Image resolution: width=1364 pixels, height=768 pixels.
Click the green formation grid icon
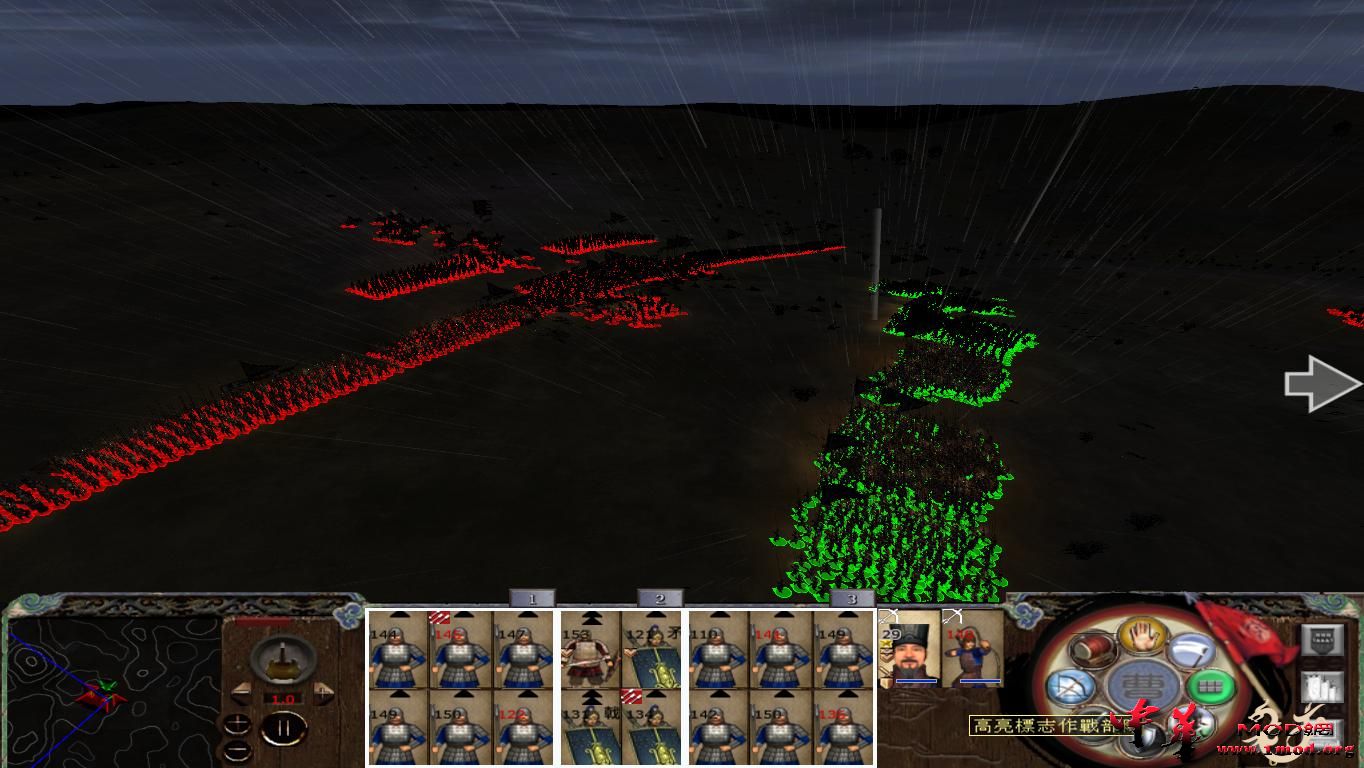coord(1210,685)
